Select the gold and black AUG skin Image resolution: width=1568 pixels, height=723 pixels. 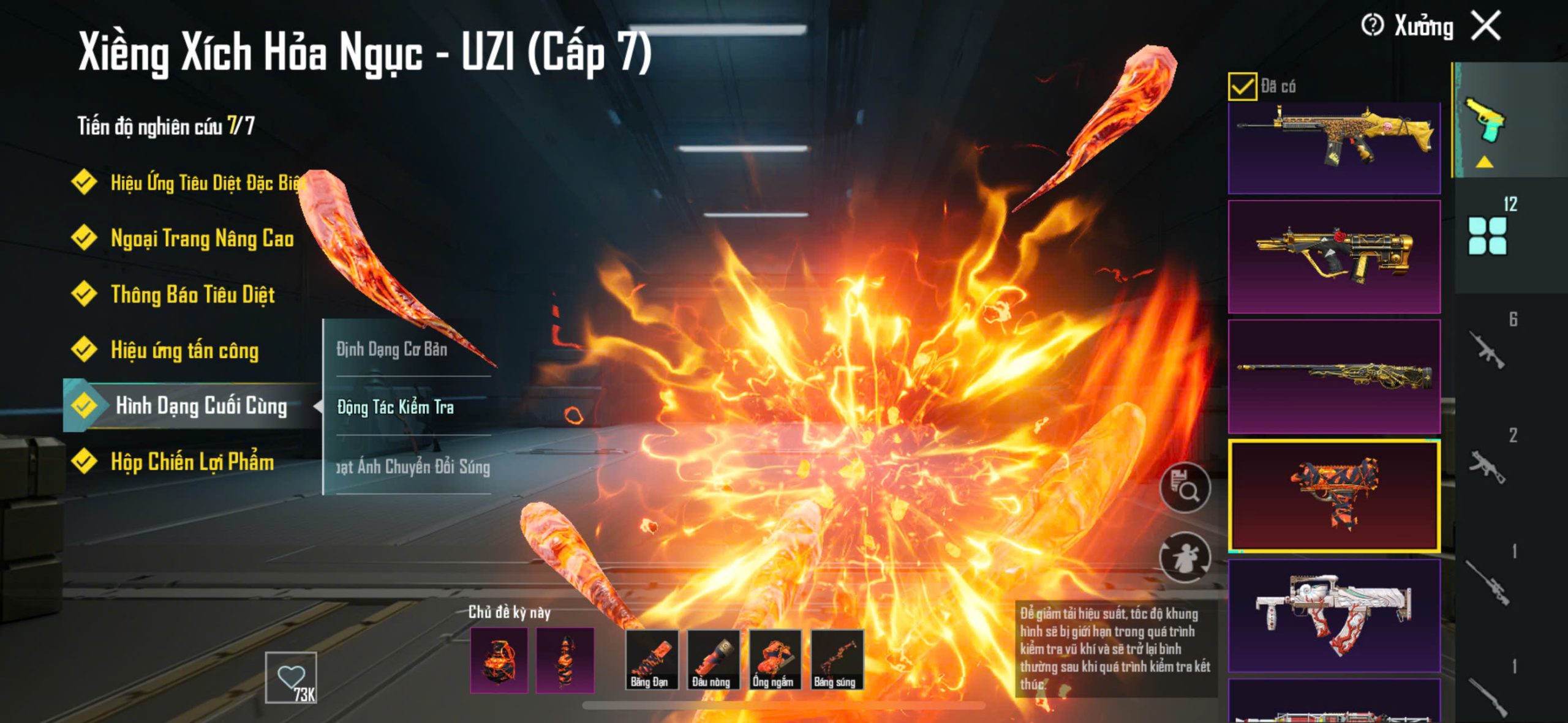tap(1334, 257)
